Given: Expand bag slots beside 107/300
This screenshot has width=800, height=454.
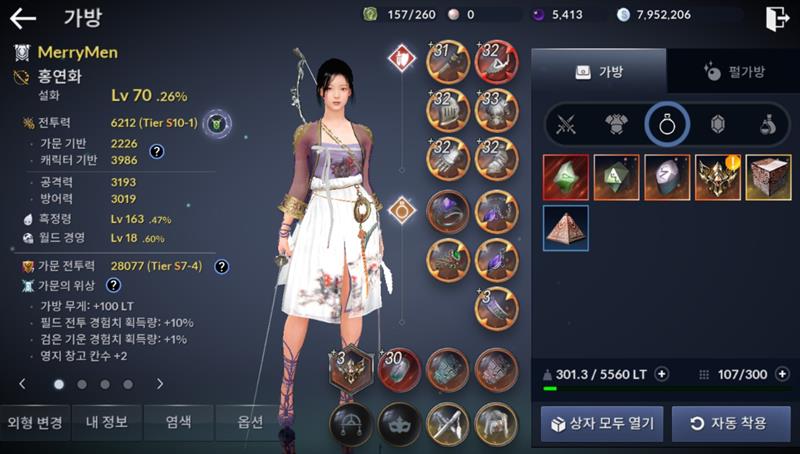Looking at the screenshot, I should [x=780, y=374].
